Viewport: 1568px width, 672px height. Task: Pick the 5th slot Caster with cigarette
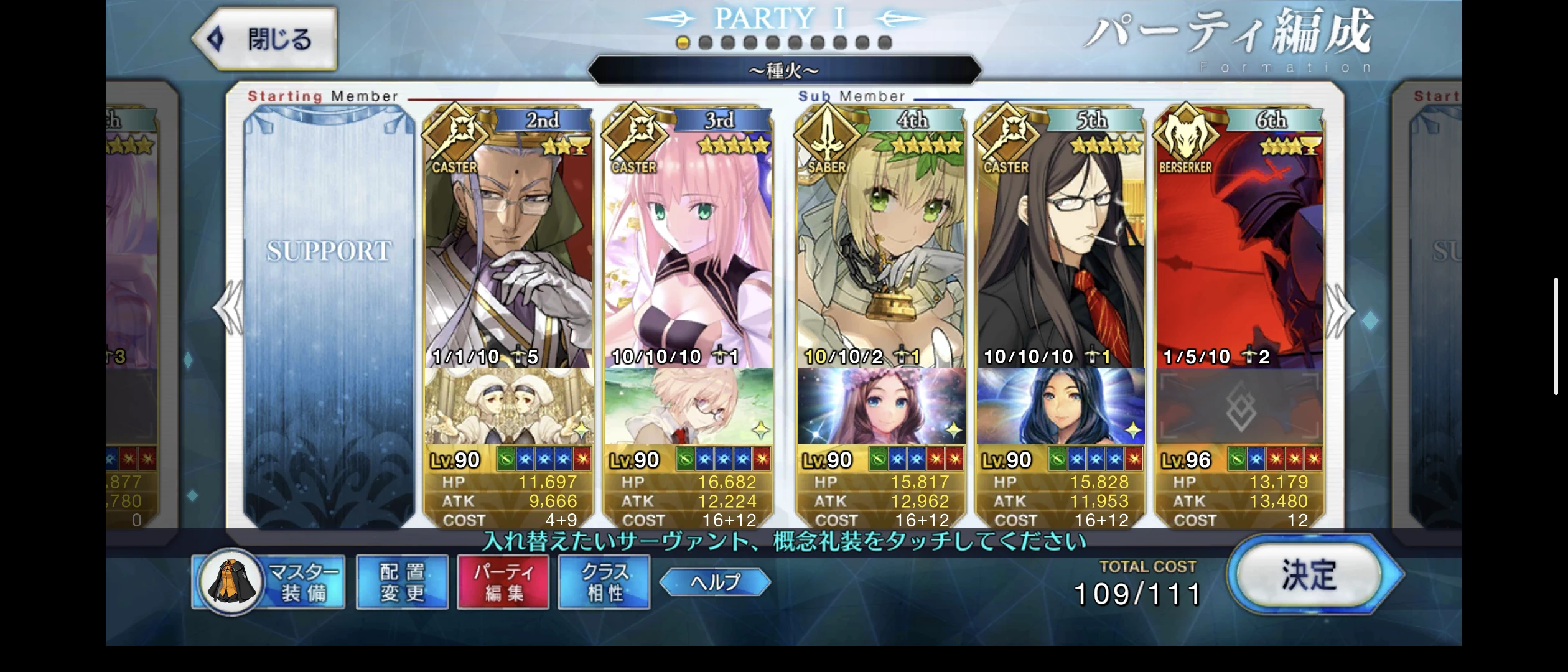point(1060,249)
